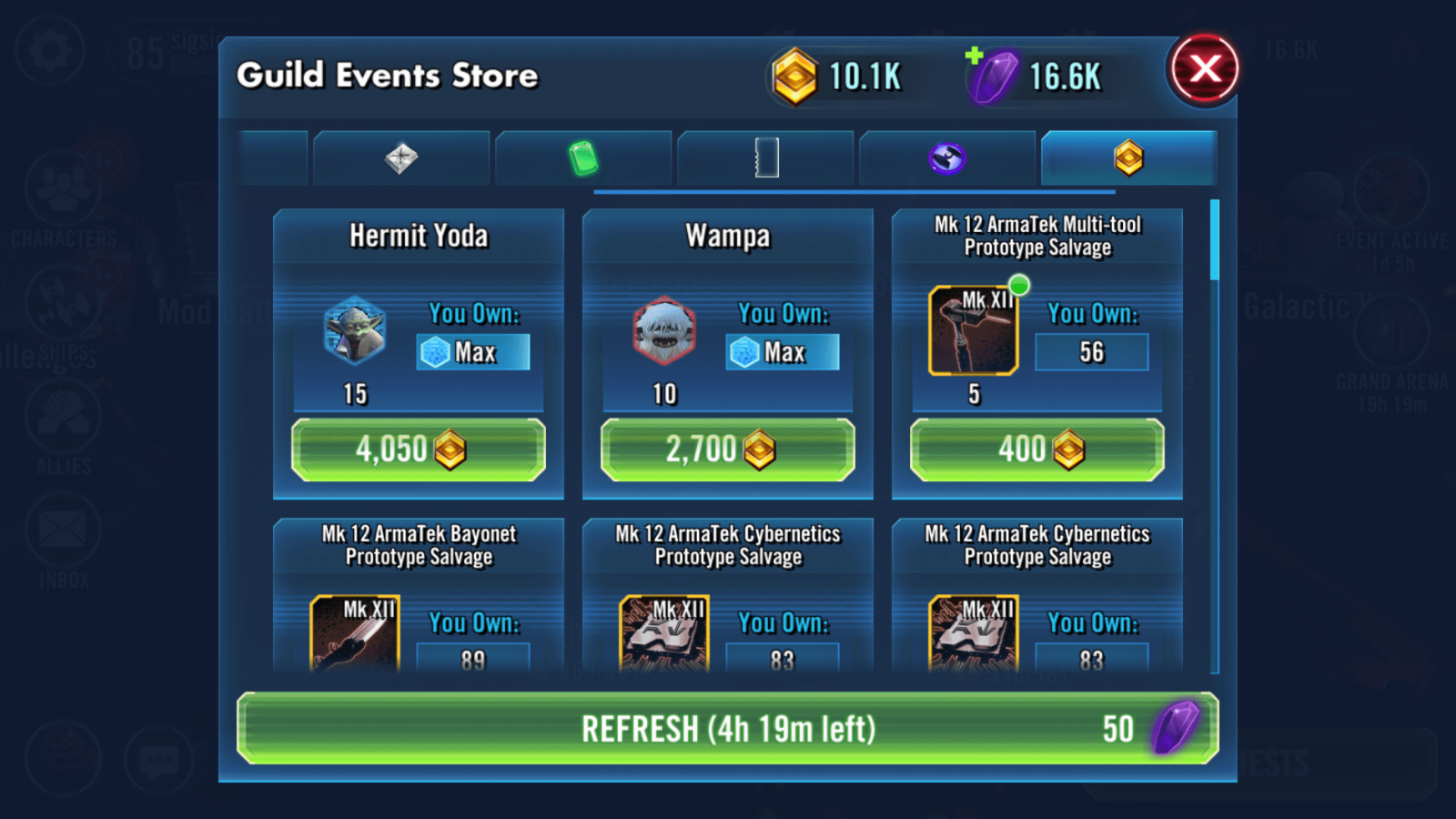Image resolution: width=1456 pixels, height=819 pixels.
Task: Purchase Wampa shards for 2,700
Action: (727, 450)
